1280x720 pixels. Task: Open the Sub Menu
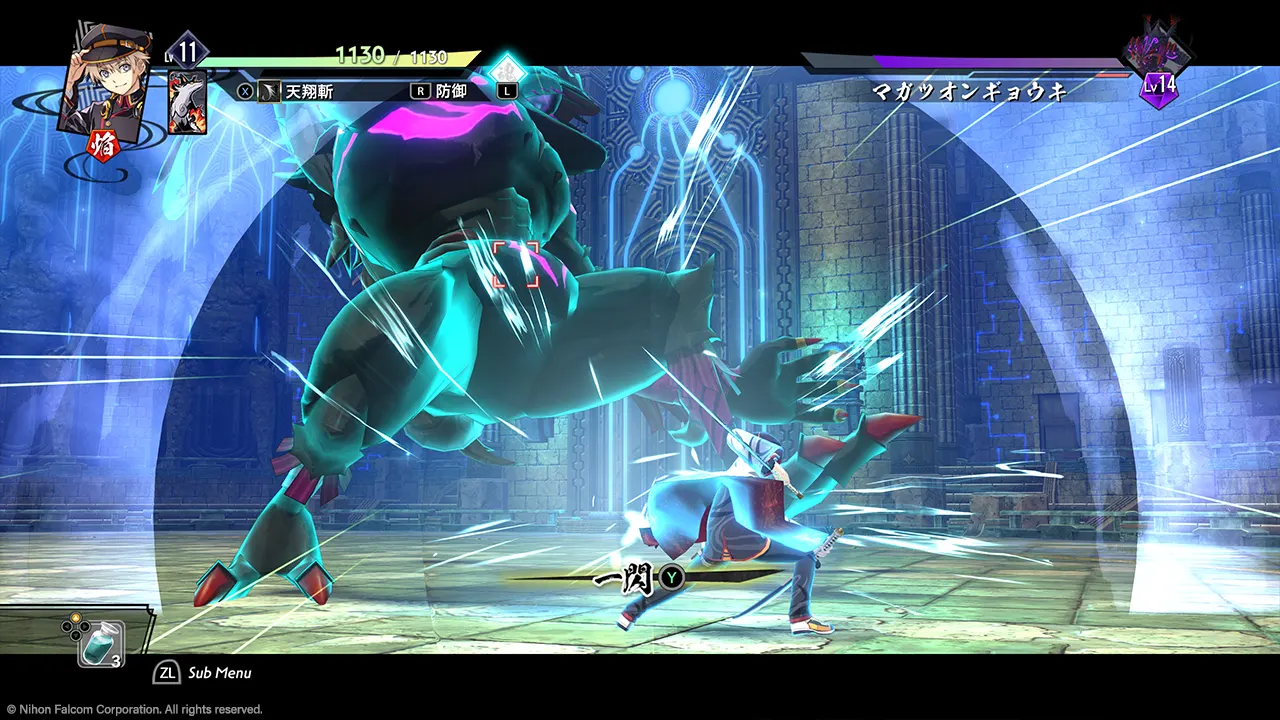pos(204,673)
